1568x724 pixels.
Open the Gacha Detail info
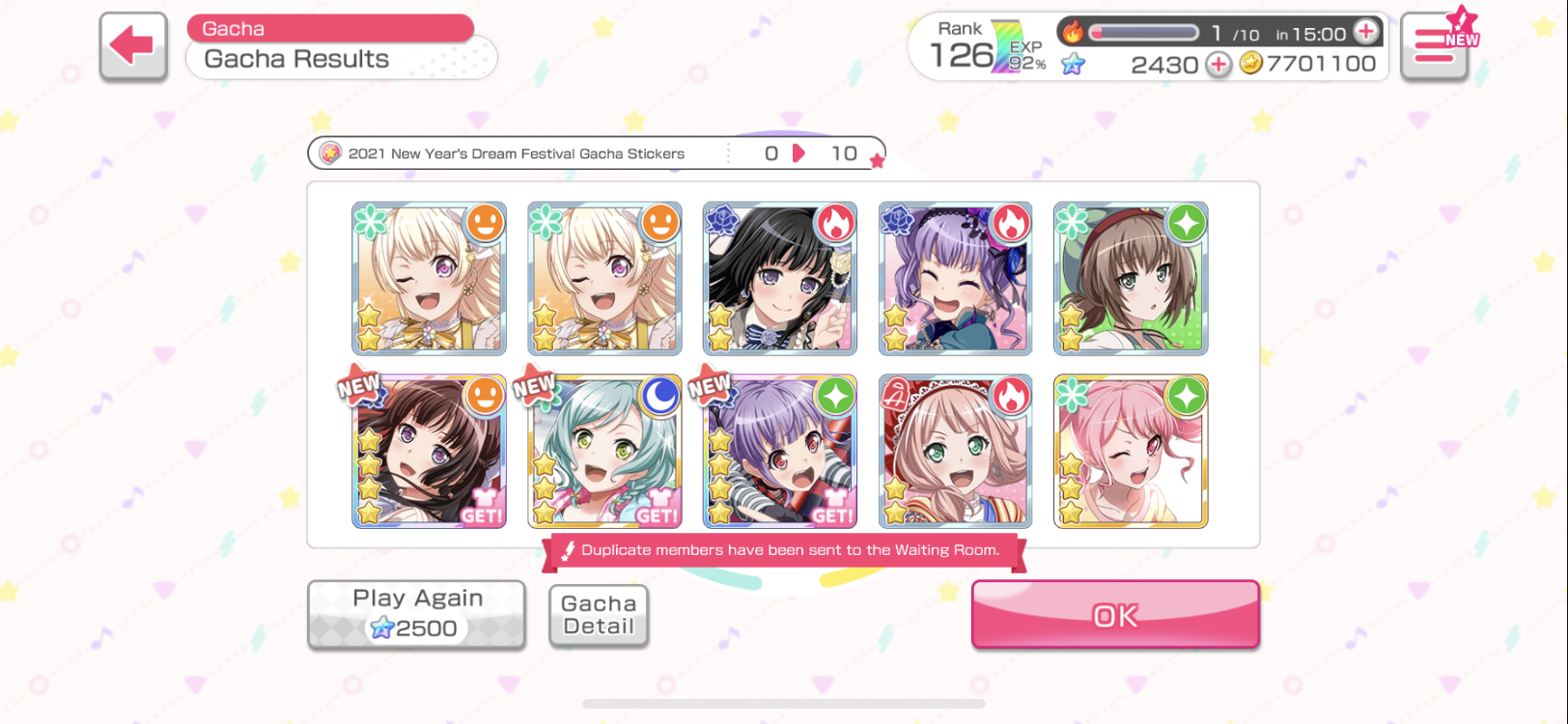click(x=599, y=615)
